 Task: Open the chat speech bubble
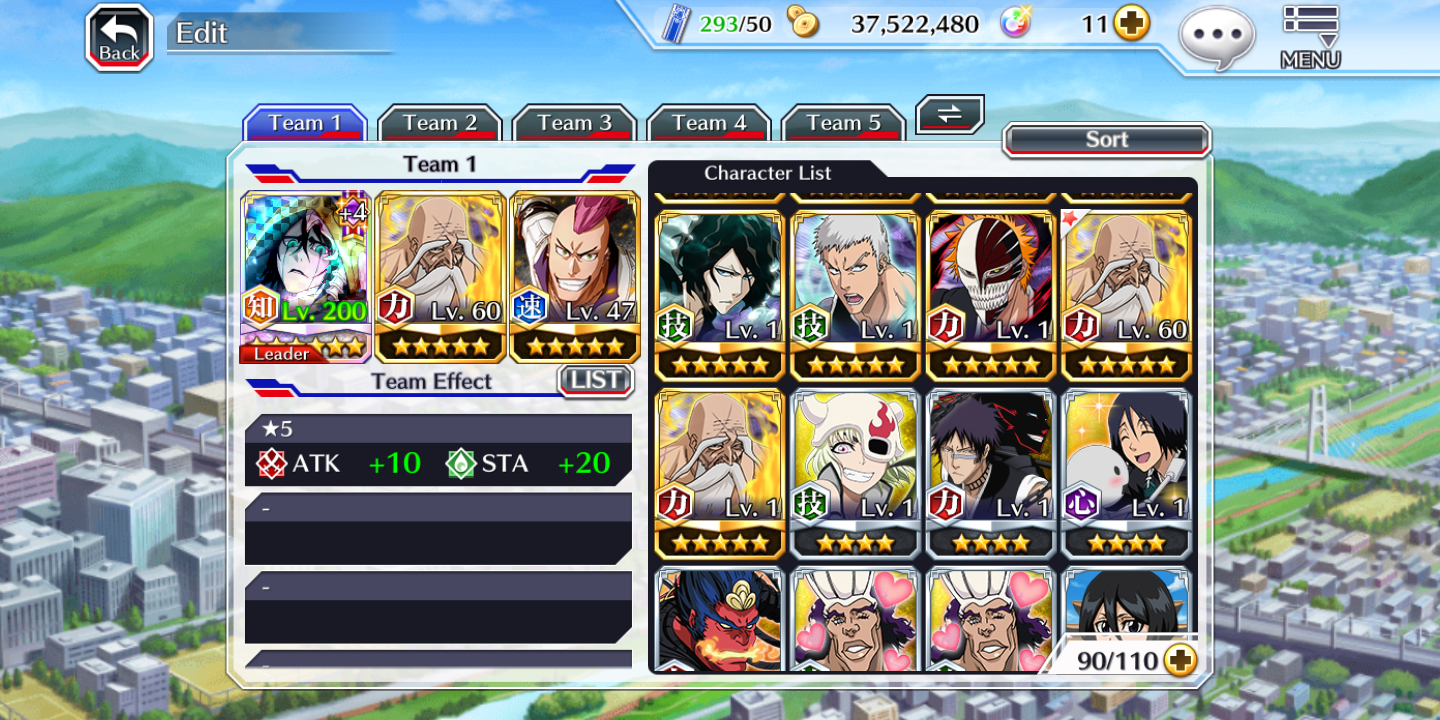[x=1216, y=38]
